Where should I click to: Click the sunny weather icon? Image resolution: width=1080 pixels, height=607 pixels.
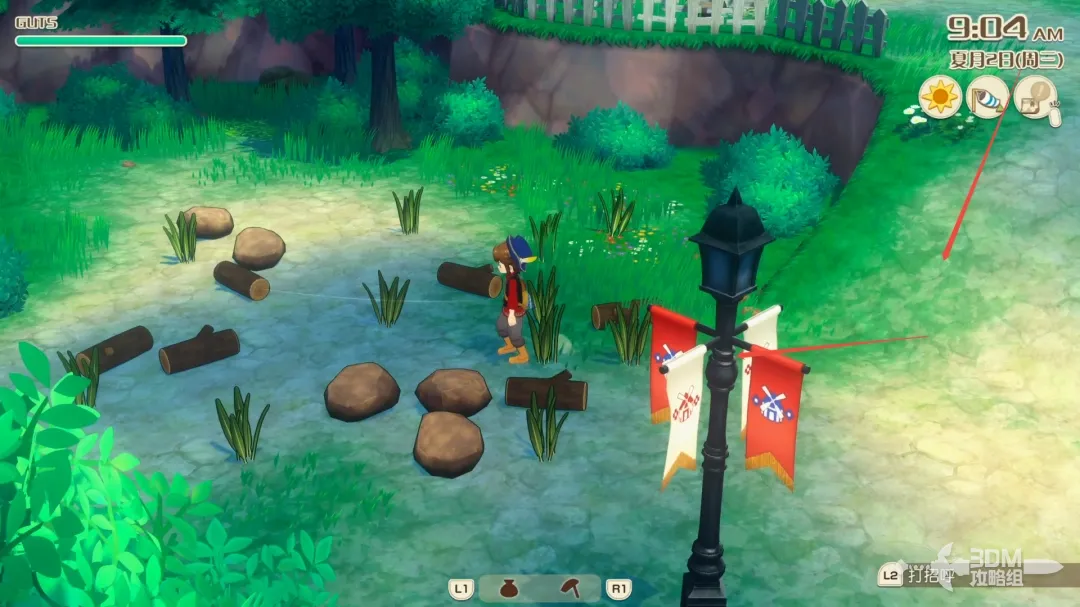[939, 98]
